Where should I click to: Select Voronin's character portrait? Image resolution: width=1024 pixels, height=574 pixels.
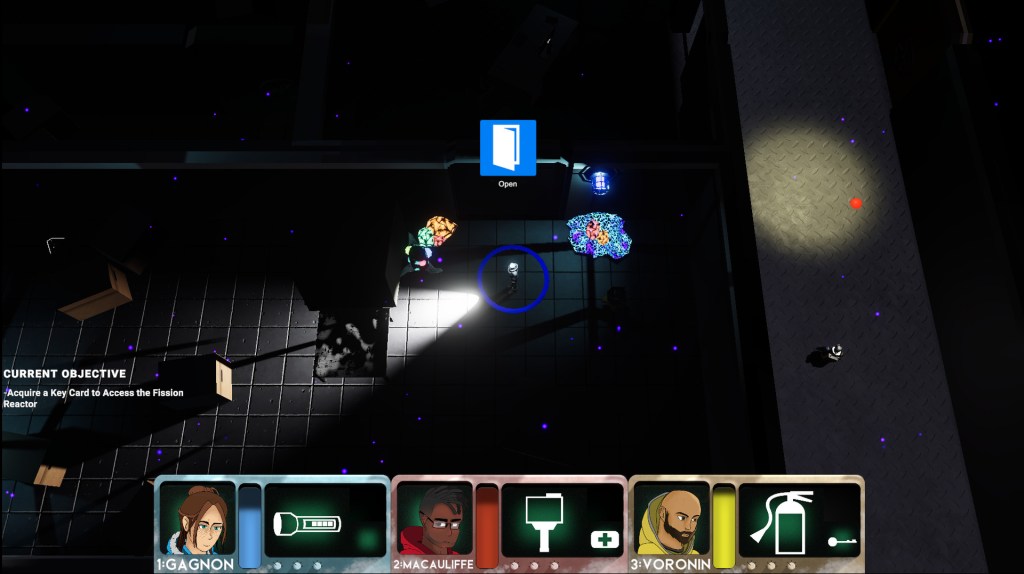[672, 519]
